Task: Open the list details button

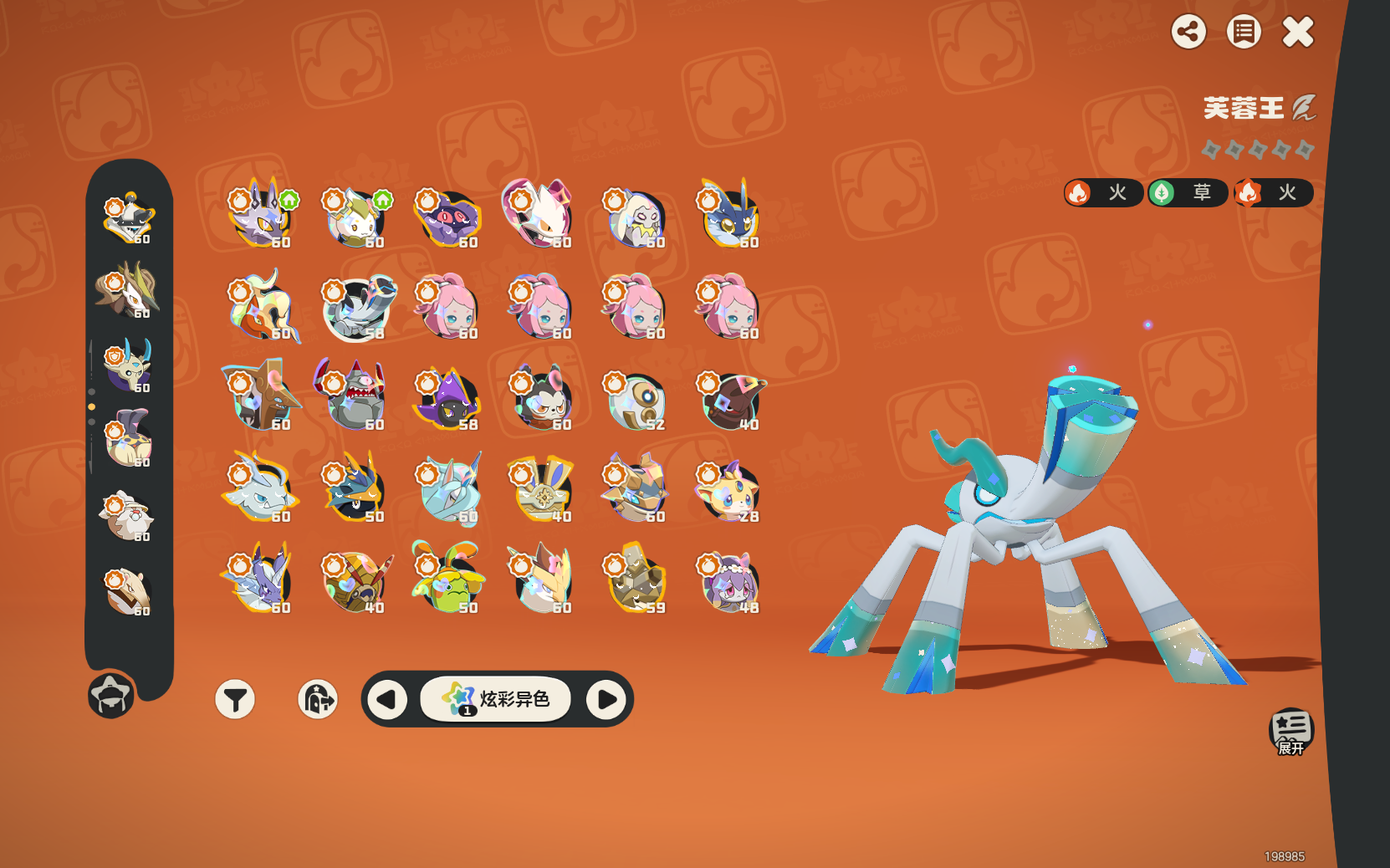Action: [1244, 33]
